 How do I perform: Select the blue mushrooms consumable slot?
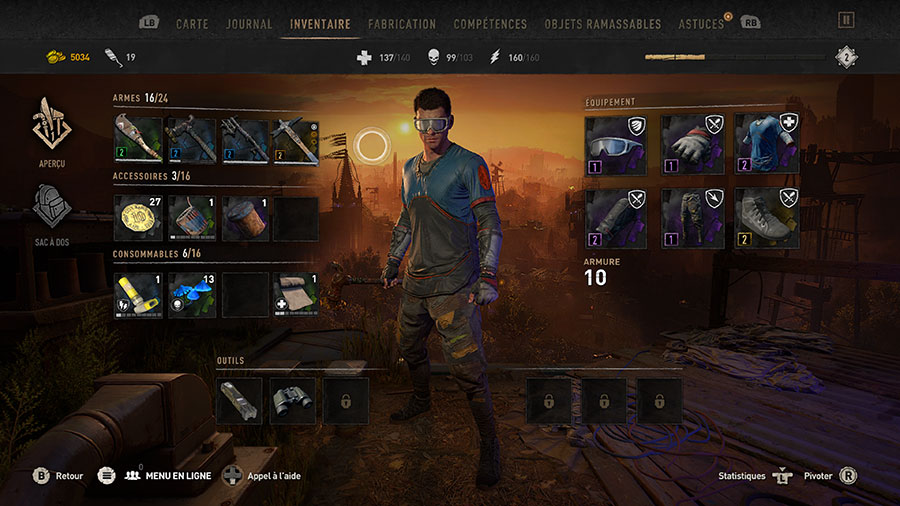click(x=191, y=295)
